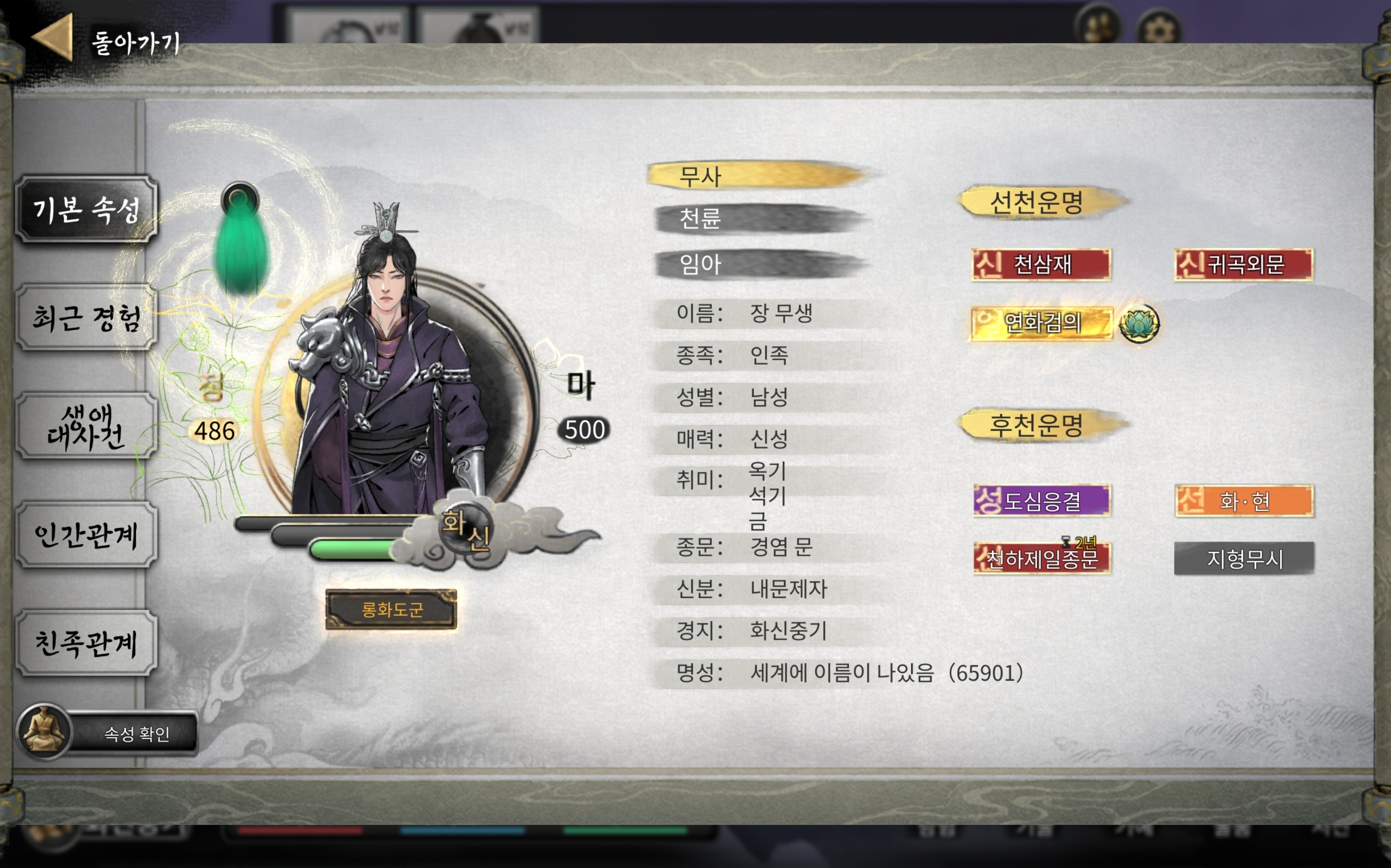Viewport: 1391px width, 868px height.
Task: Select the 롱화도군 title plate
Action: (x=391, y=609)
